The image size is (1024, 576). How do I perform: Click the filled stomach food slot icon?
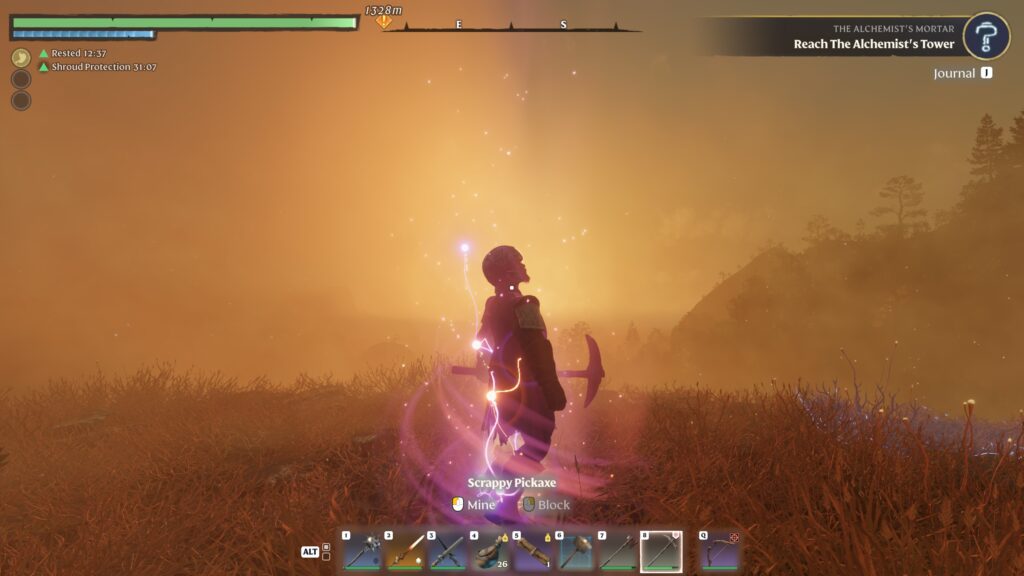(x=21, y=58)
